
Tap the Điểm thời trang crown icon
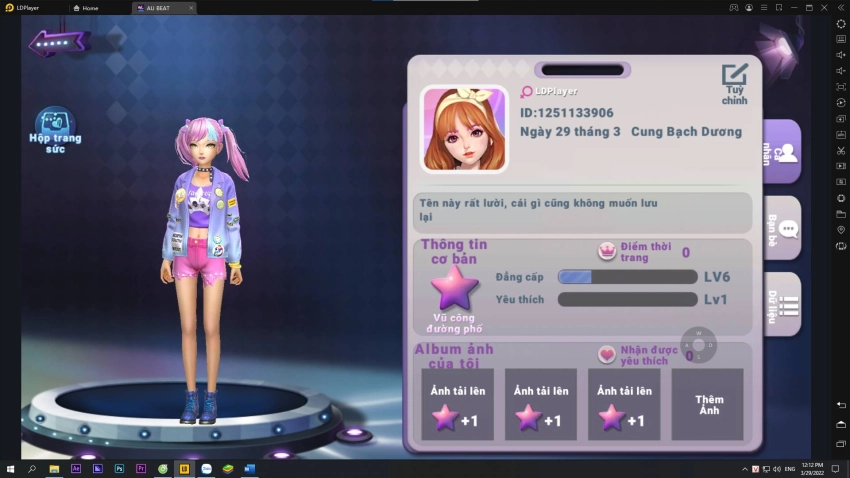coord(606,251)
